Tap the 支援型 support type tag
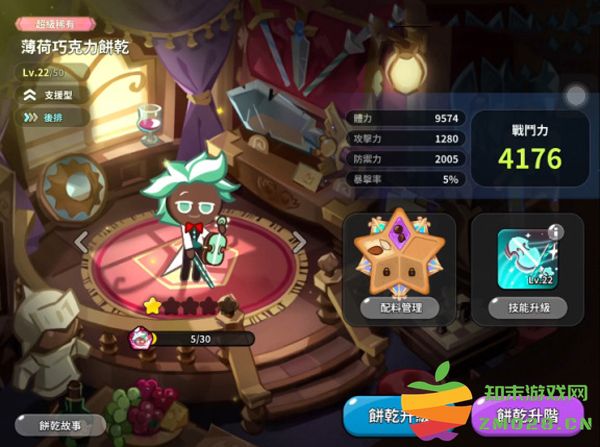600x447 pixels. click(x=54, y=95)
